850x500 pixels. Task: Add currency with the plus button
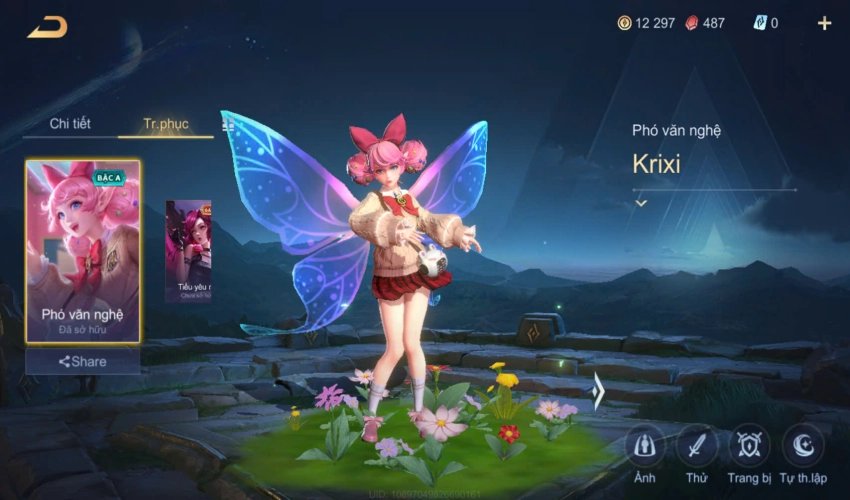(x=824, y=23)
